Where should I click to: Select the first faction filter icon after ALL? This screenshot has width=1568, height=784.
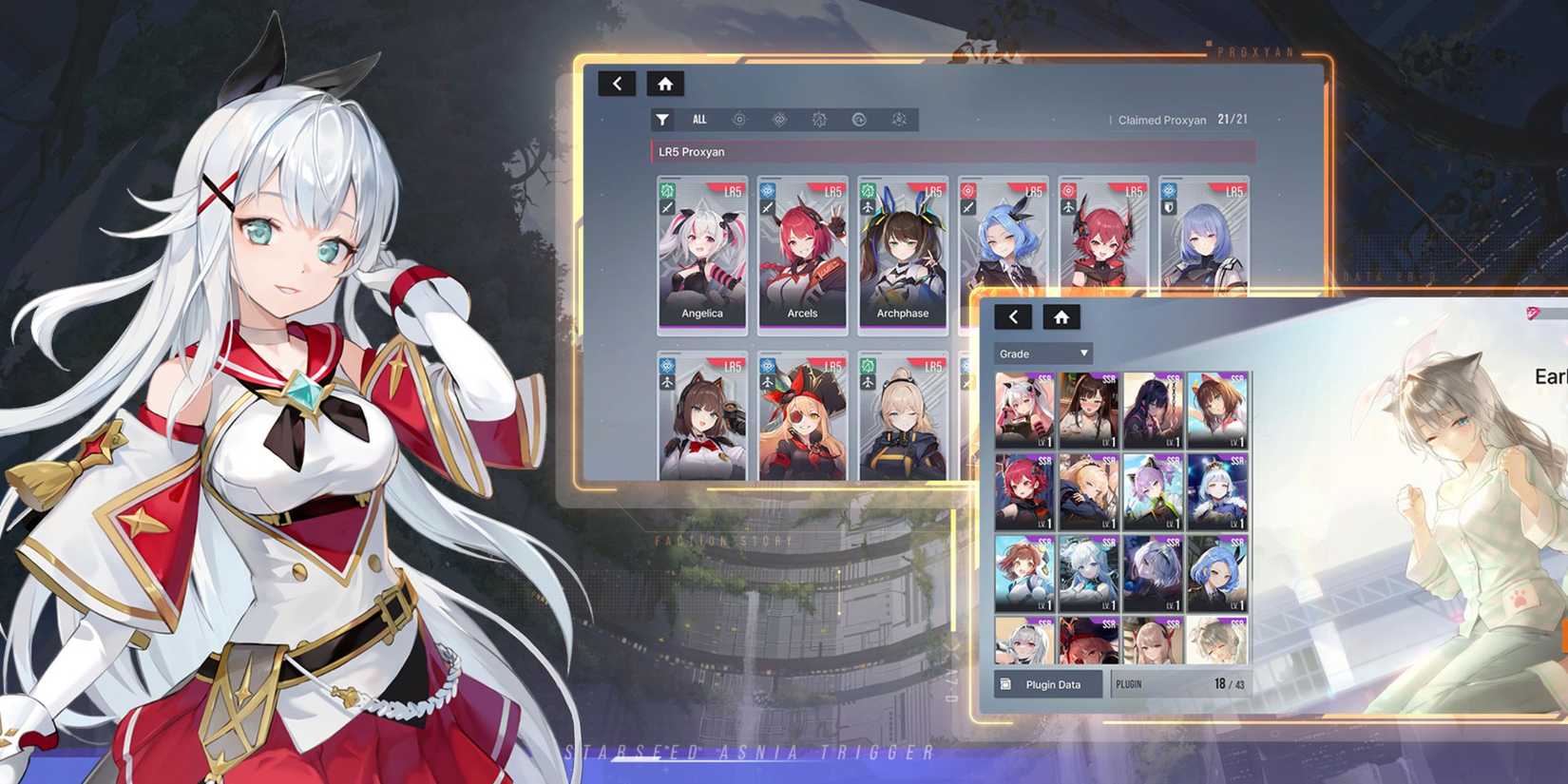coord(738,119)
